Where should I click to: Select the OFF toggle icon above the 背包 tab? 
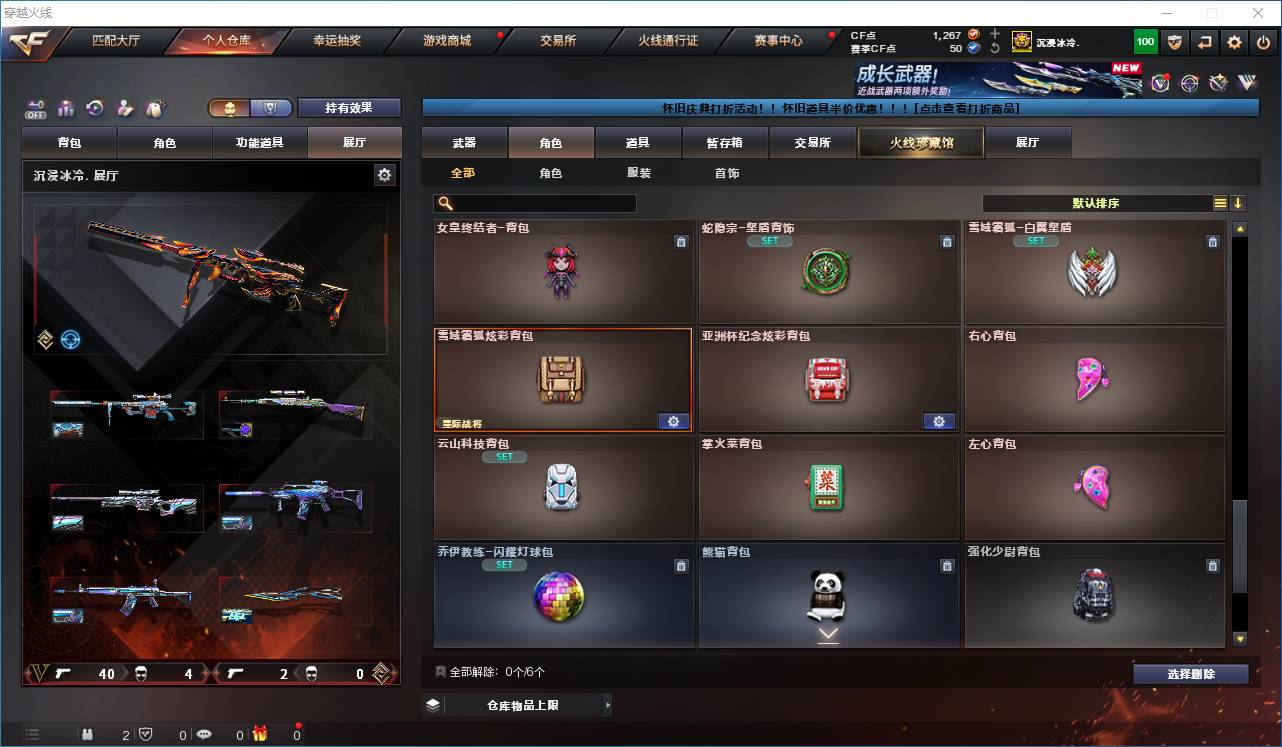pyautogui.click(x=35, y=108)
